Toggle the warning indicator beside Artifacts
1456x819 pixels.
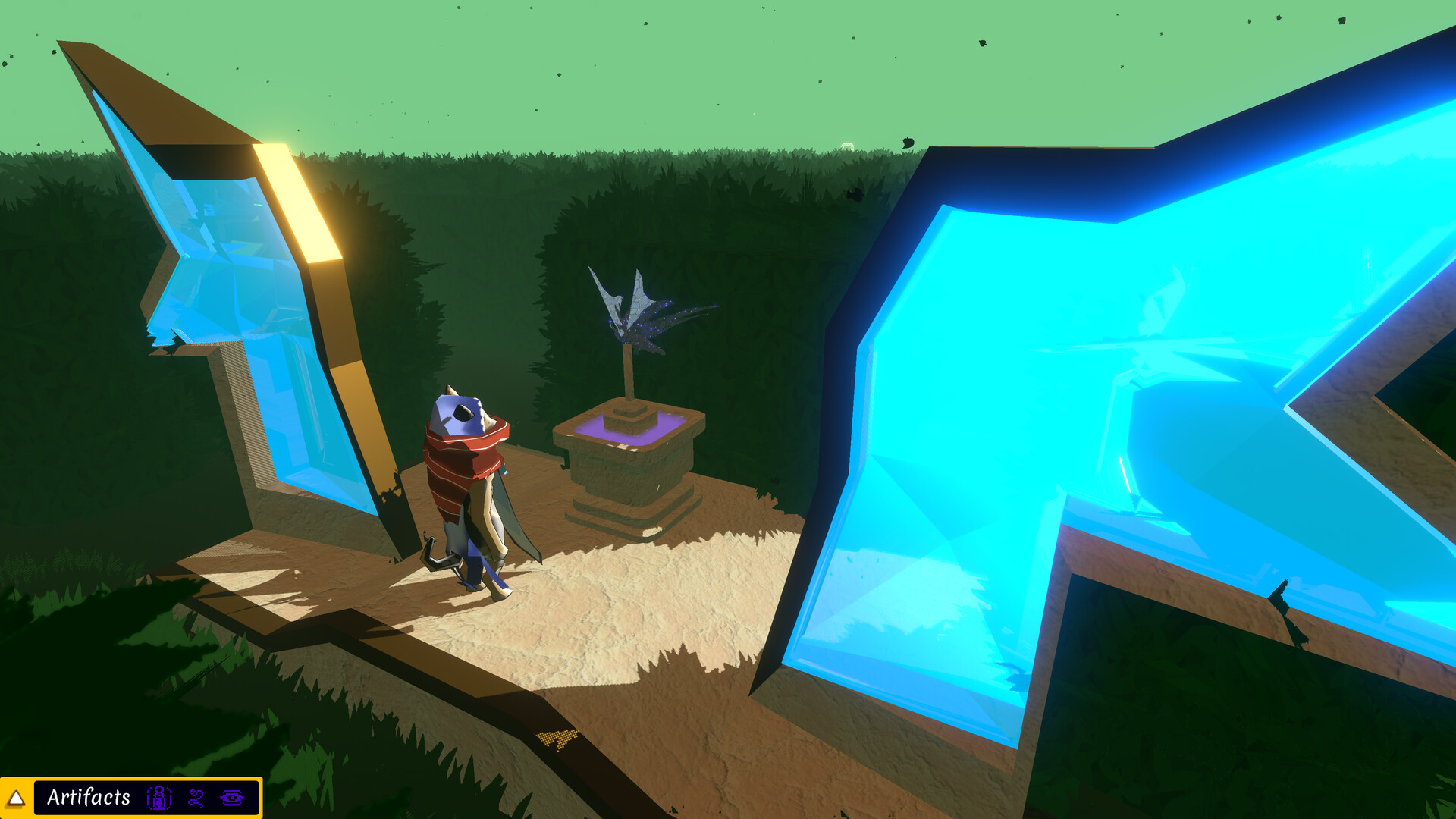click(15, 798)
